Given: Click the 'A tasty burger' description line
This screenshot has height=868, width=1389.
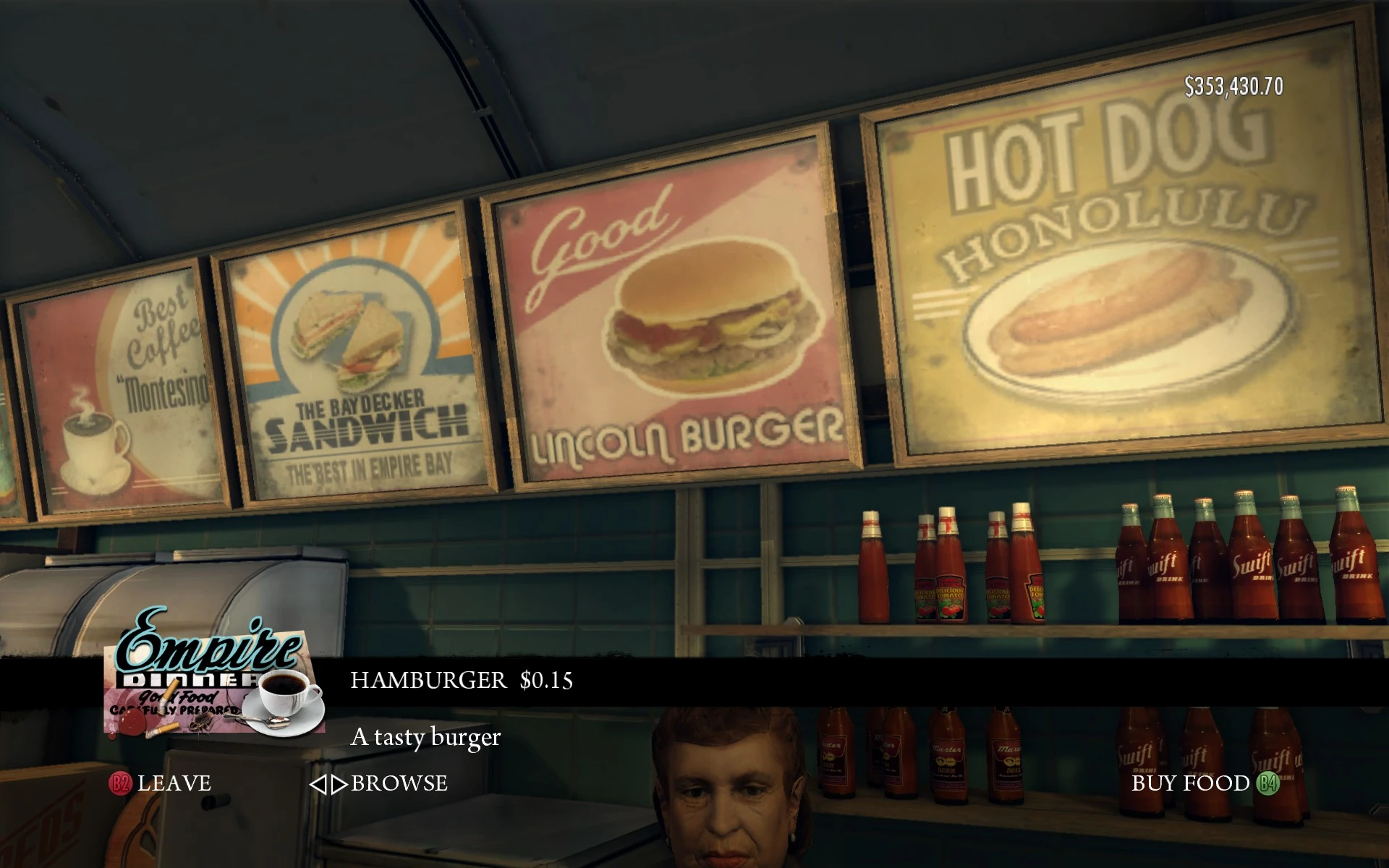Looking at the screenshot, I should pyautogui.click(x=425, y=737).
